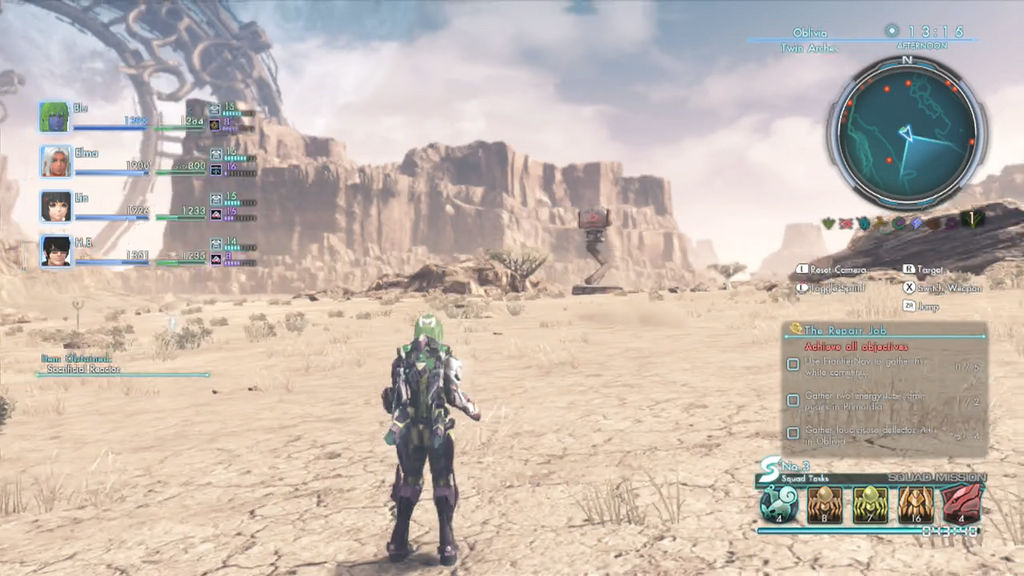Select the teal curled-tail creature squad task
This screenshot has width=1024, height=576.
[x=777, y=504]
